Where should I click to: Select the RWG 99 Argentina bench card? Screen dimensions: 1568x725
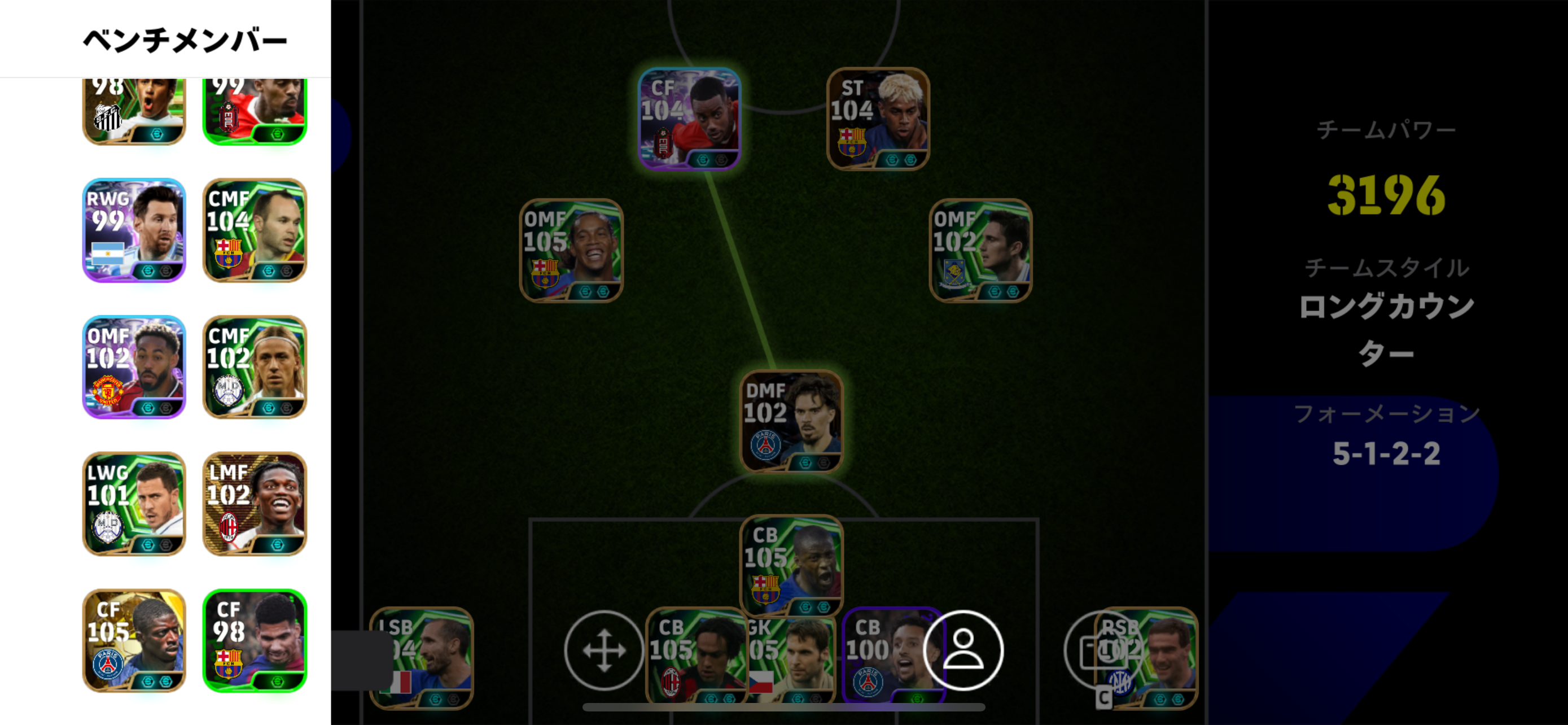click(x=134, y=230)
